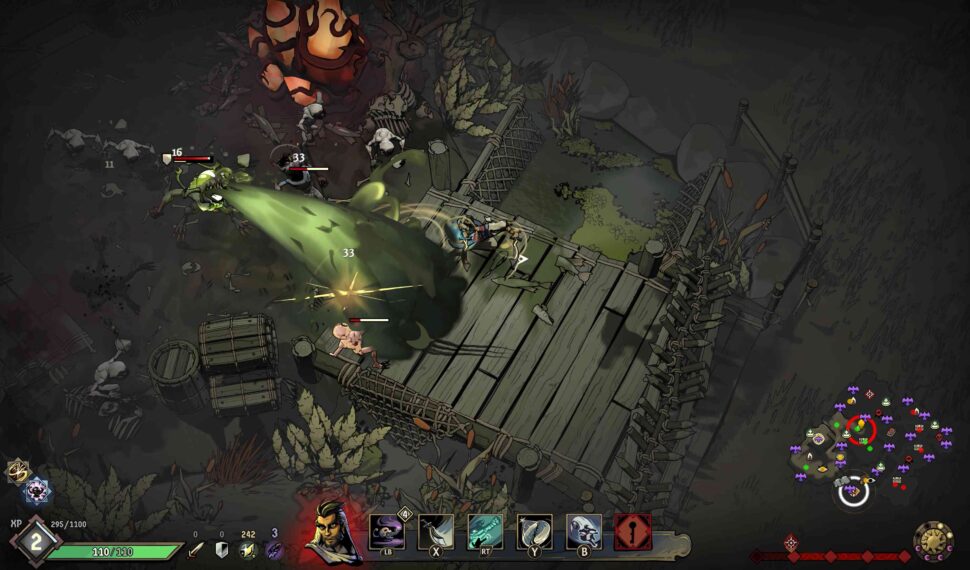Use the pale white dash ability
This screenshot has height=570, width=970.
[584, 532]
